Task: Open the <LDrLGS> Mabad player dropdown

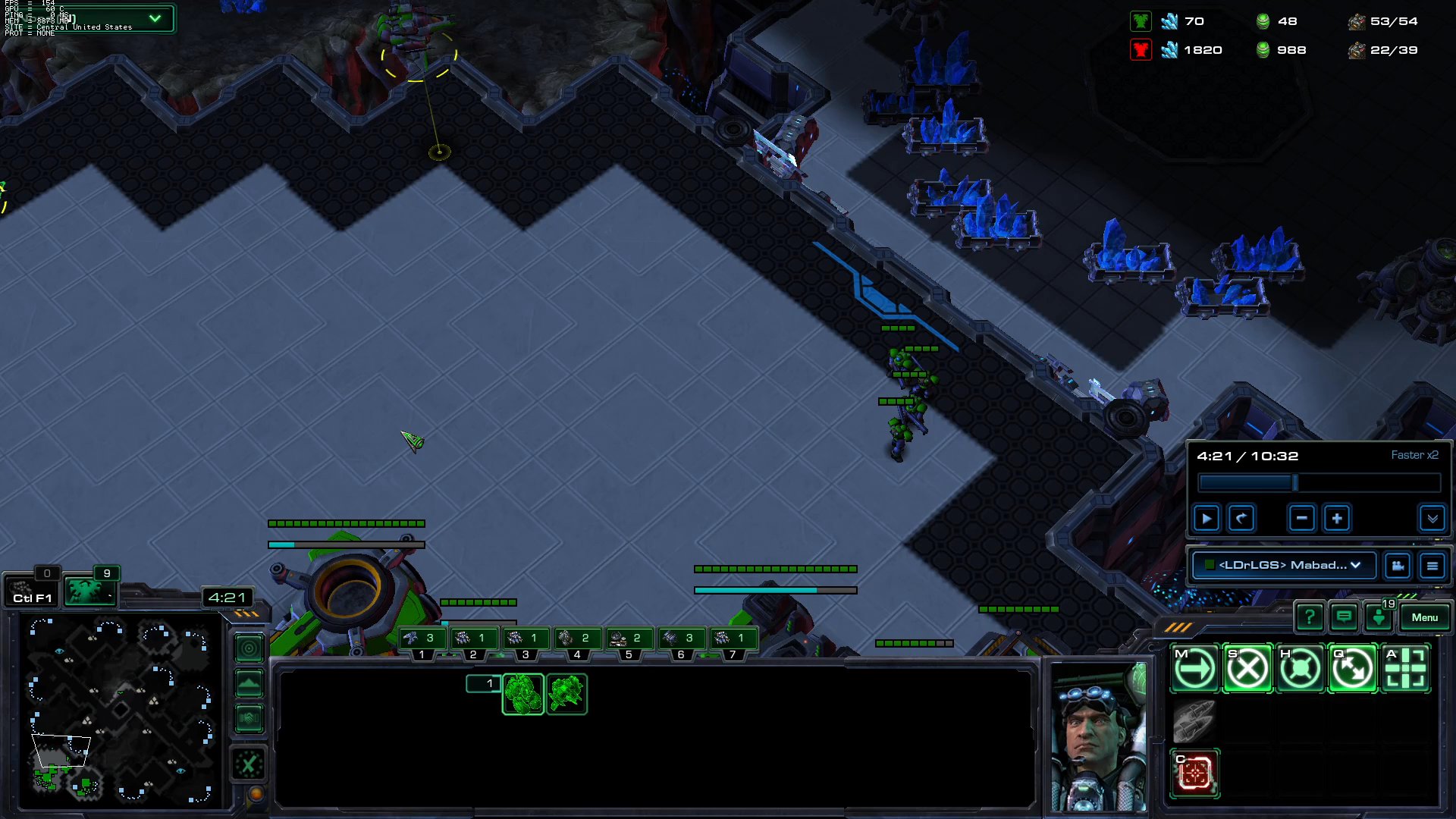Action: pos(1283,565)
